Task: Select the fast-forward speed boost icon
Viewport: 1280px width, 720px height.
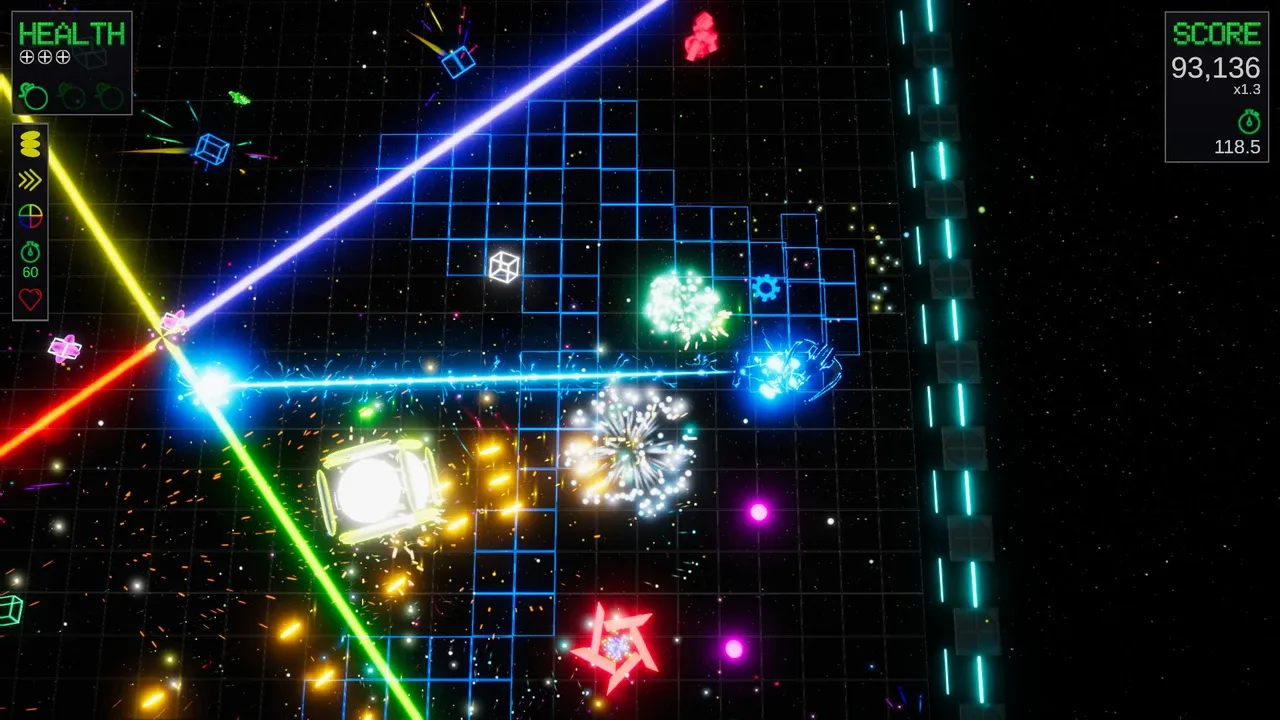Action: [29, 181]
